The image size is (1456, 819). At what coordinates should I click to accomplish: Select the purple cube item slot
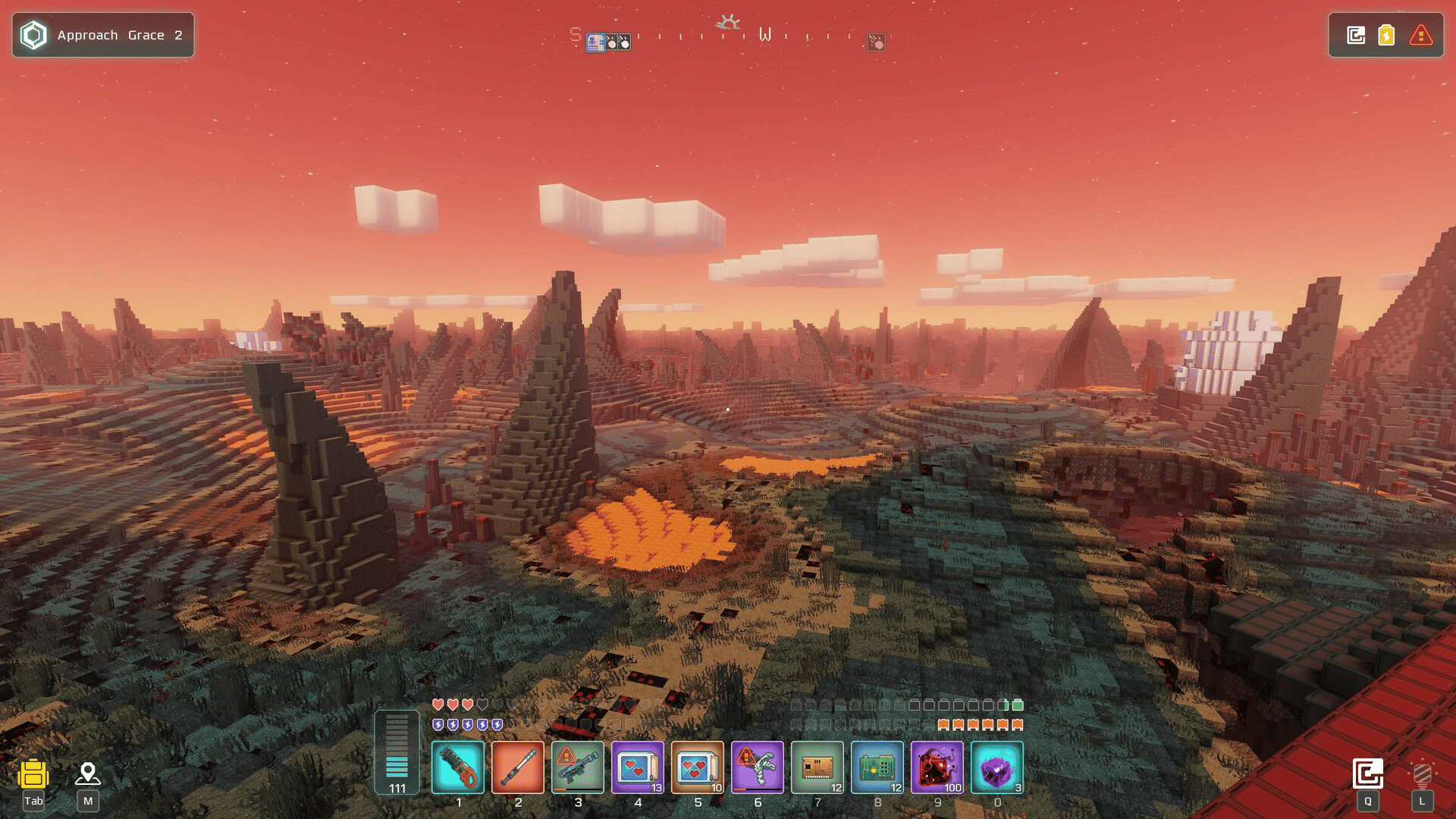point(997,767)
